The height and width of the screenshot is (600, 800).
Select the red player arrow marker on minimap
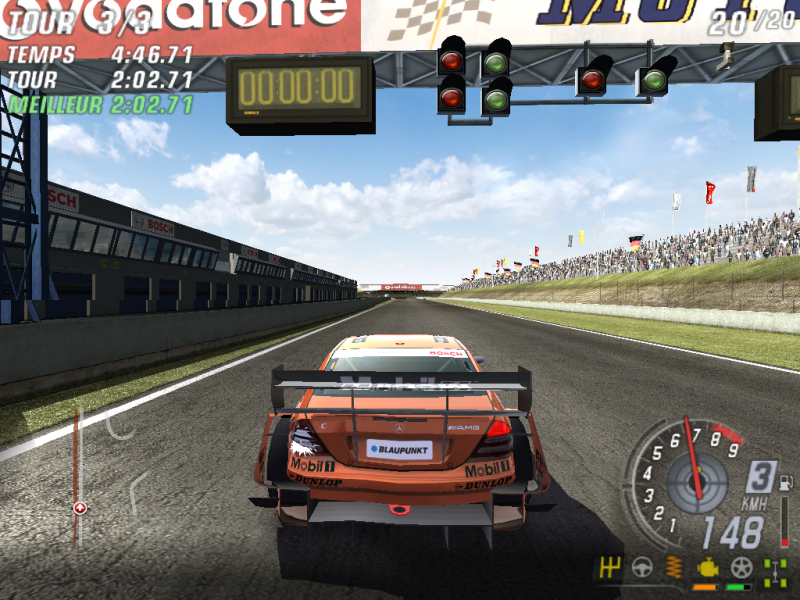[80, 508]
